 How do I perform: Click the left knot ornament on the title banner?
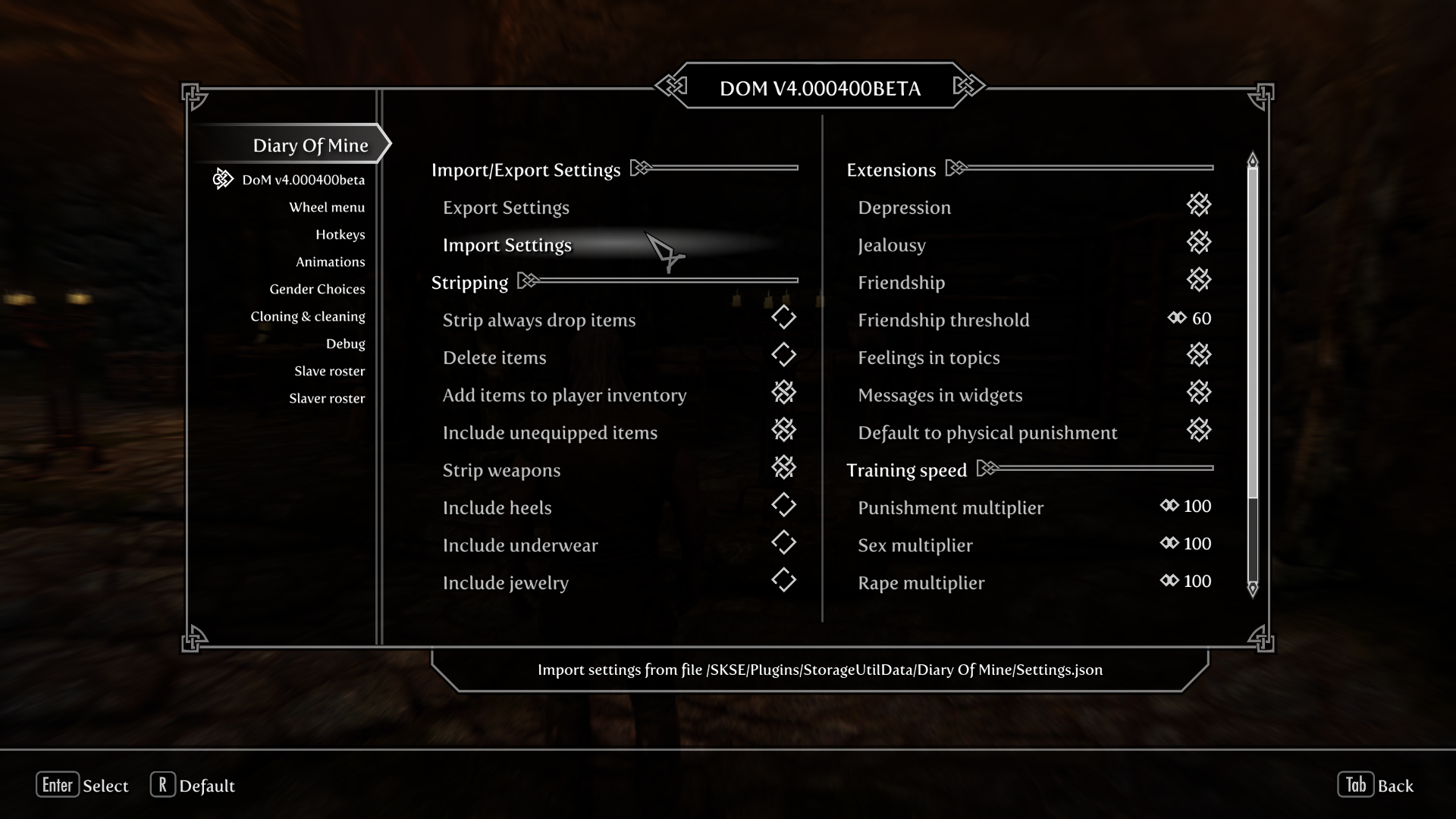coord(670,86)
